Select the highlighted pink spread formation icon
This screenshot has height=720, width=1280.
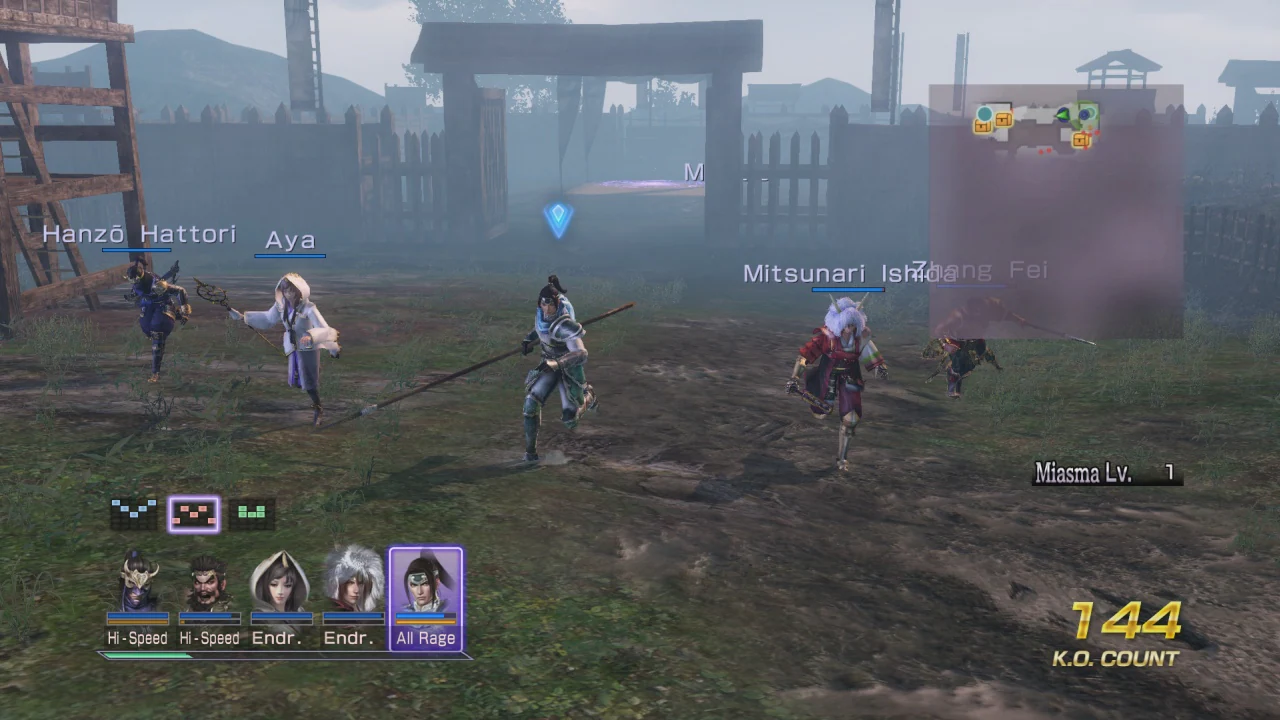pyautogui.click(x=193, y=512)
